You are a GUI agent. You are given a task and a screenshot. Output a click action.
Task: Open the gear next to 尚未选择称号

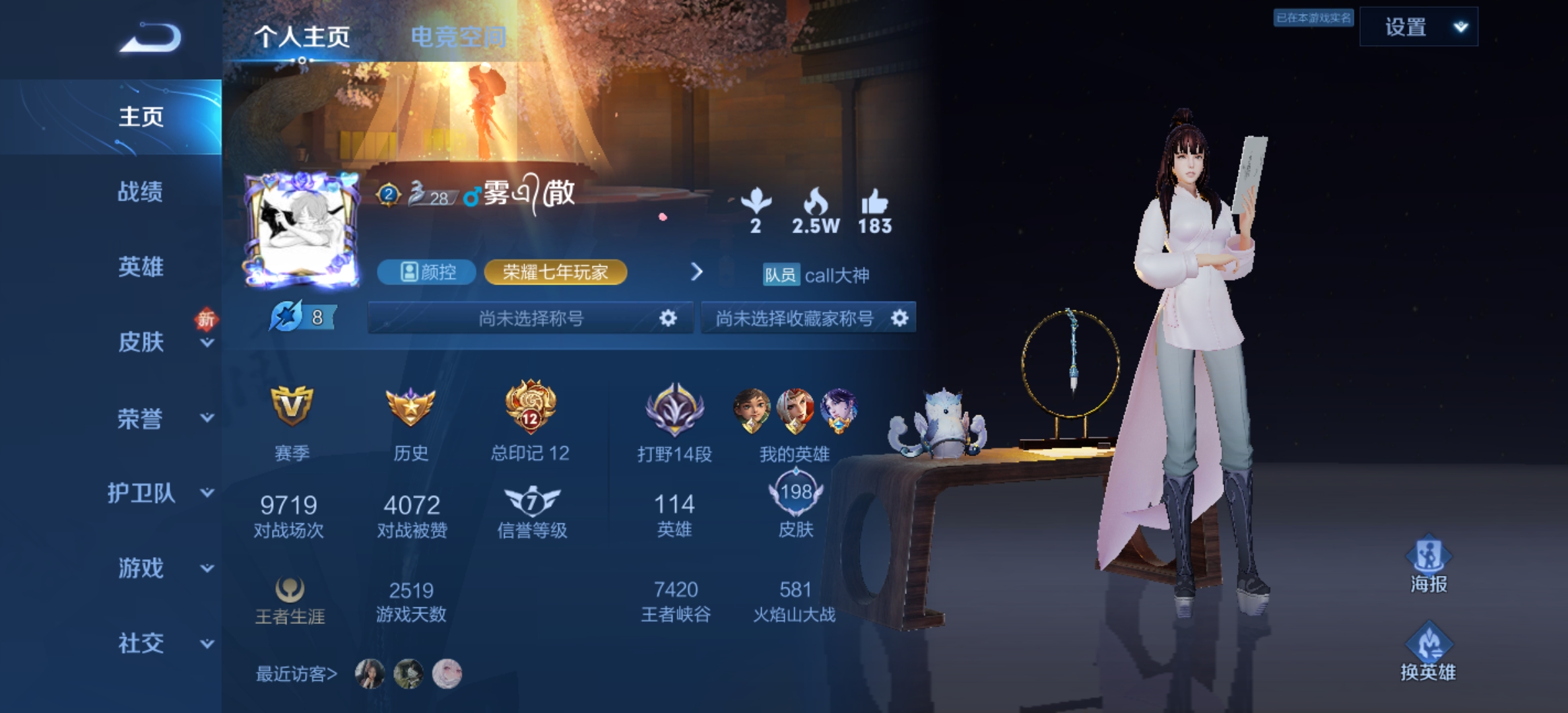click(669, 318)
